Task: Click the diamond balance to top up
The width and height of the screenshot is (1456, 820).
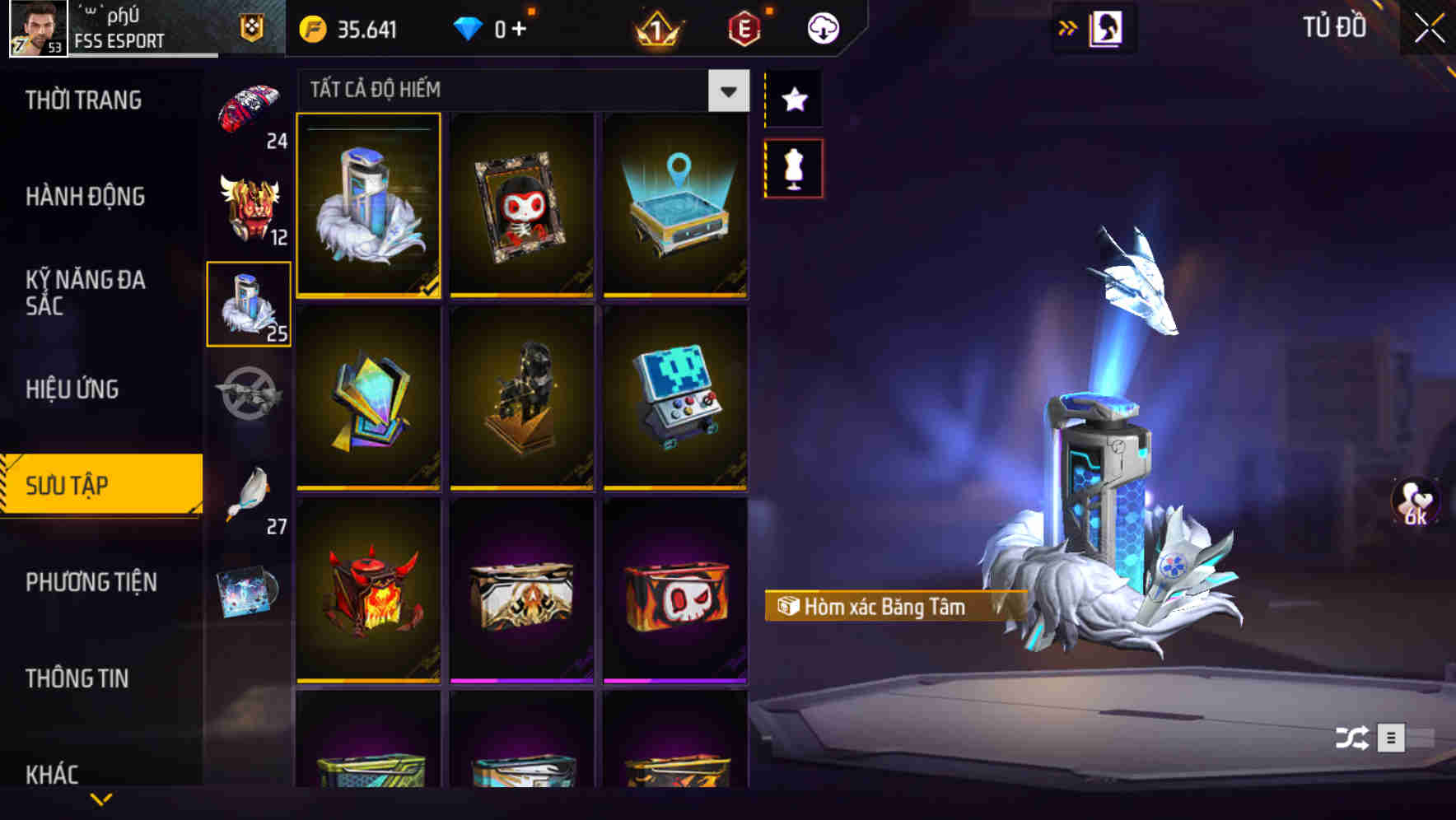Action: point(492,27)
